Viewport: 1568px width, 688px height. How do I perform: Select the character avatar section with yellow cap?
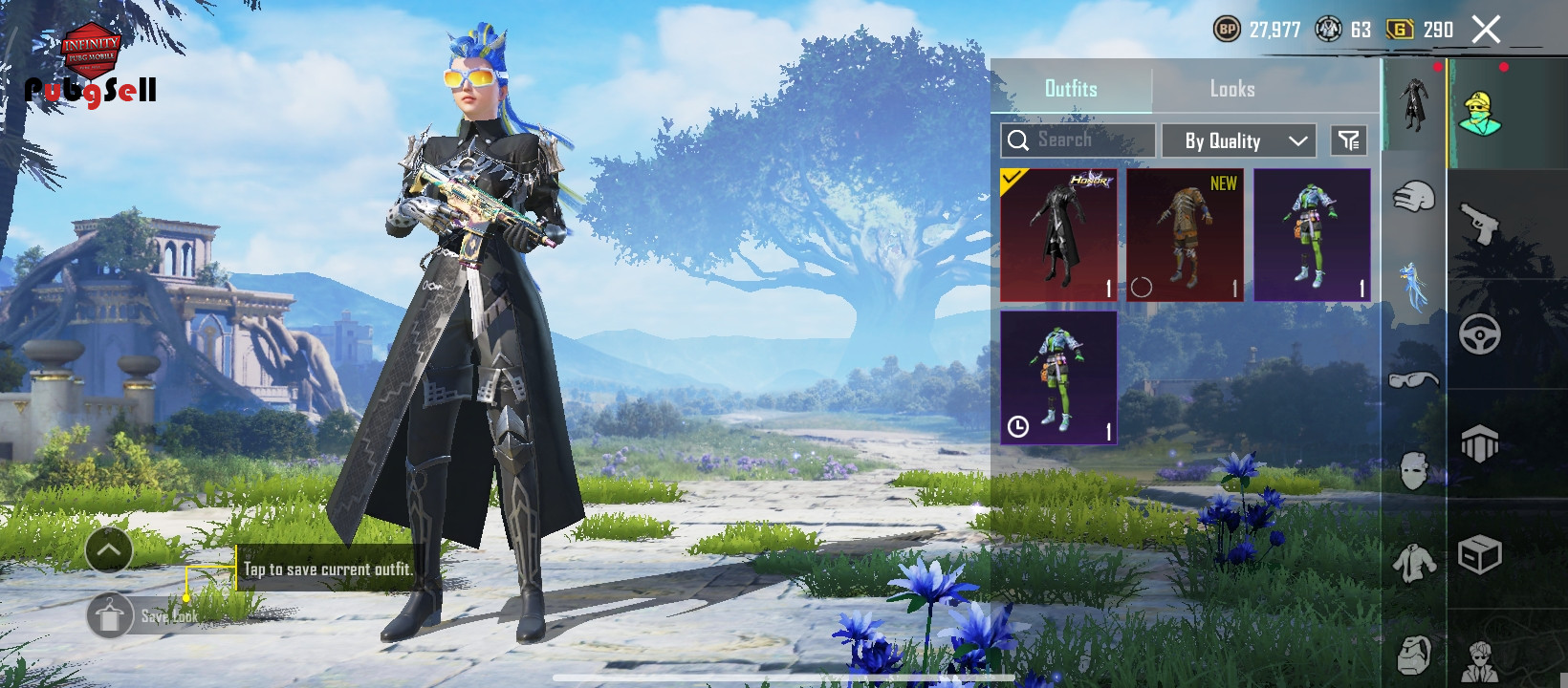pos(1480,114)
